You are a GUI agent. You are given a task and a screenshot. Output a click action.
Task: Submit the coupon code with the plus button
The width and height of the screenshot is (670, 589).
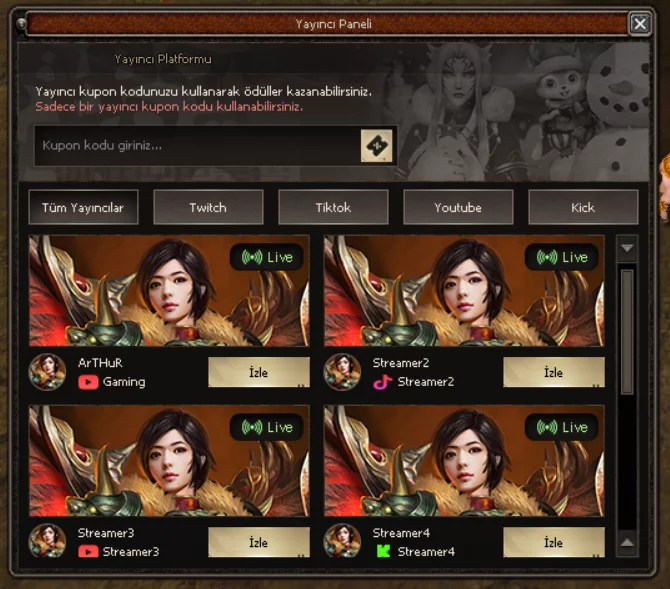[x=376, y=146]
